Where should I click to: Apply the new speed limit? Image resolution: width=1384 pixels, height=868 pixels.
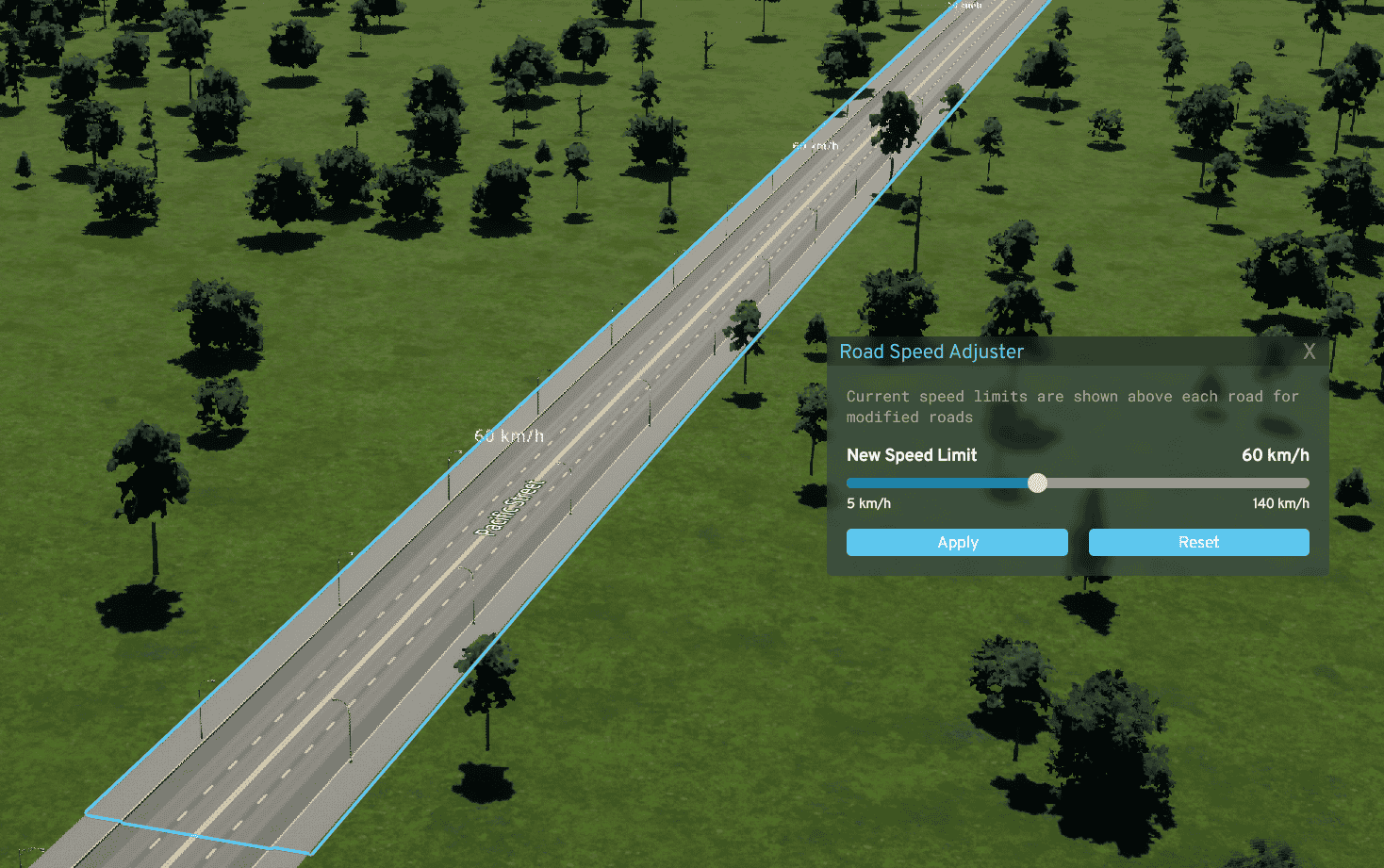tap(957, 542)
